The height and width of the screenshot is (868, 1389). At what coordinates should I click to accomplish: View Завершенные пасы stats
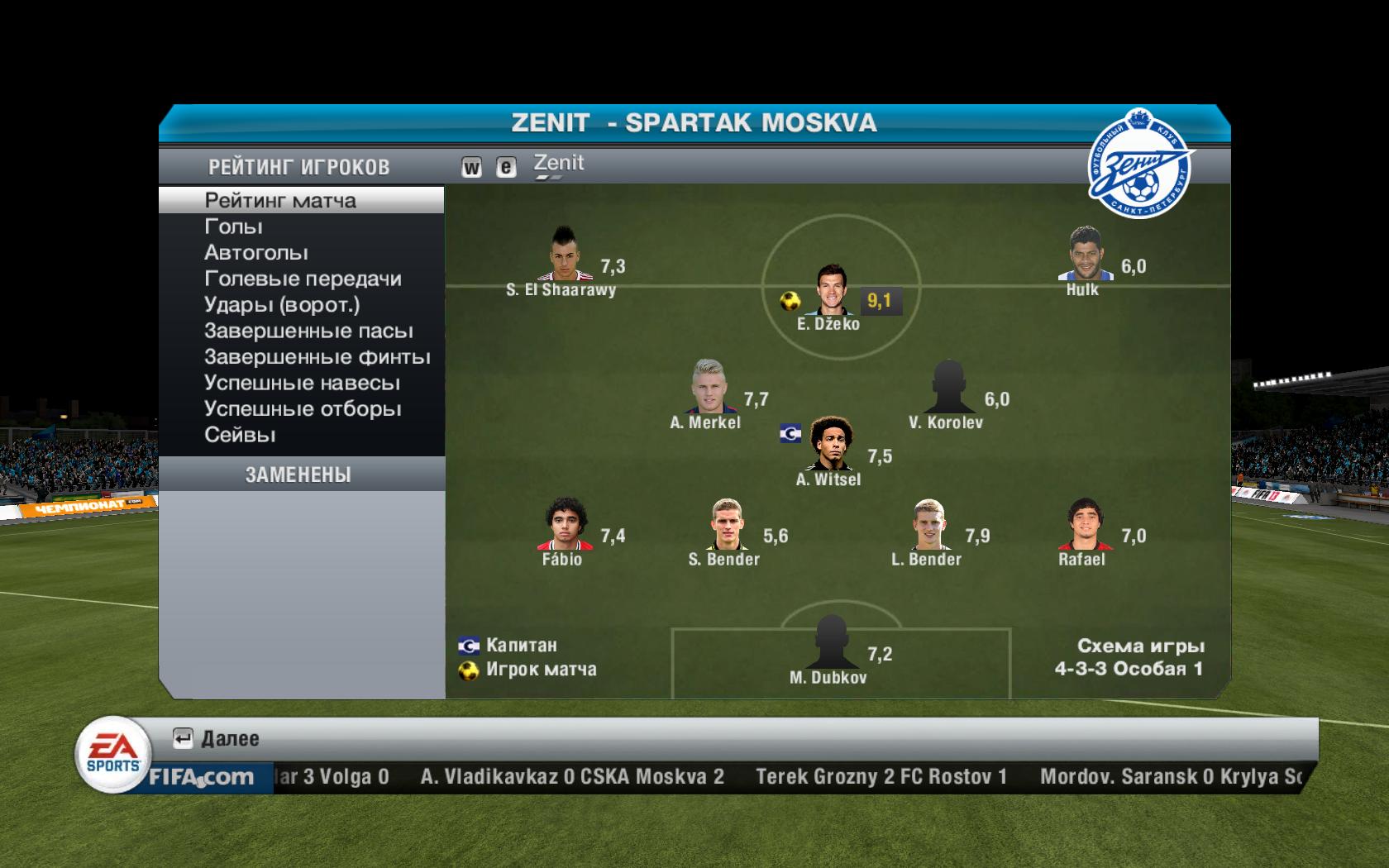click(308, 331)
